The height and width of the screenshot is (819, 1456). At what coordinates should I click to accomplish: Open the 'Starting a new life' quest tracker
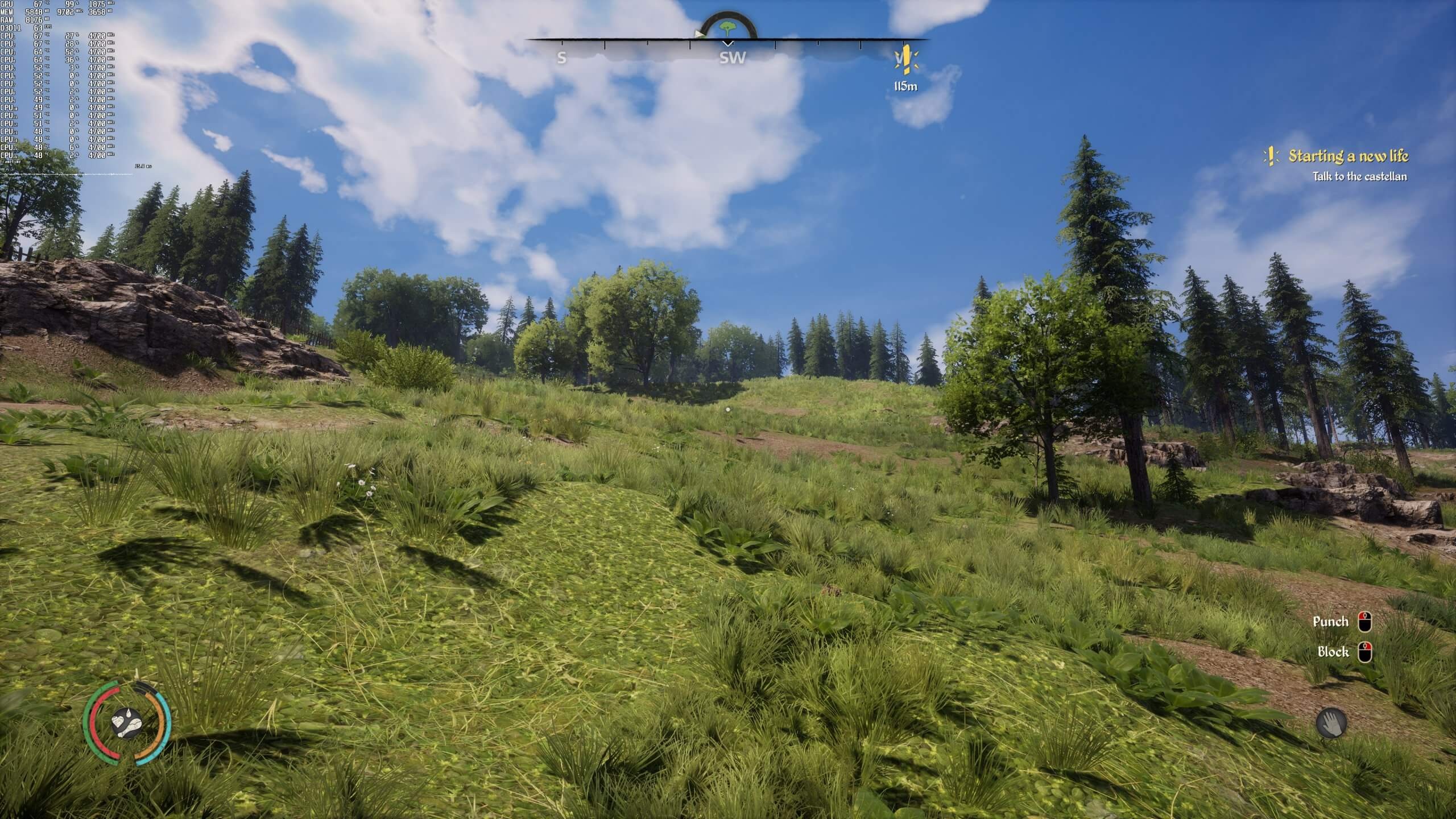[x=1347, y=156]
